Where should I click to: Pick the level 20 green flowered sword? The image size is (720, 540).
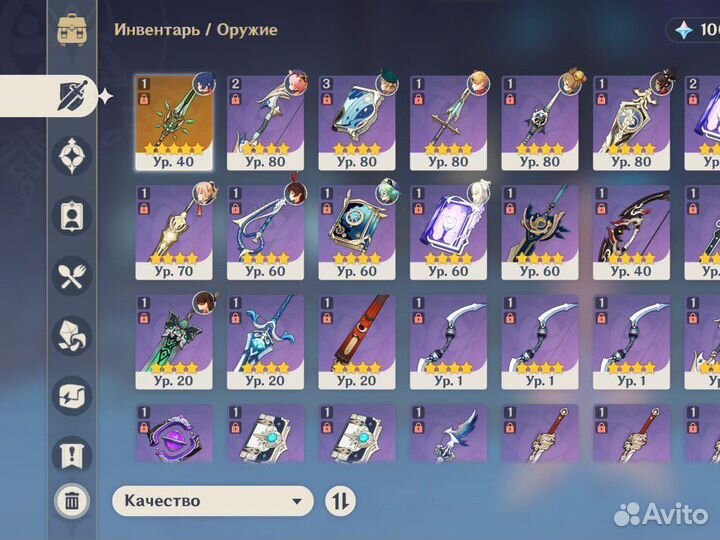pos(174,339)
